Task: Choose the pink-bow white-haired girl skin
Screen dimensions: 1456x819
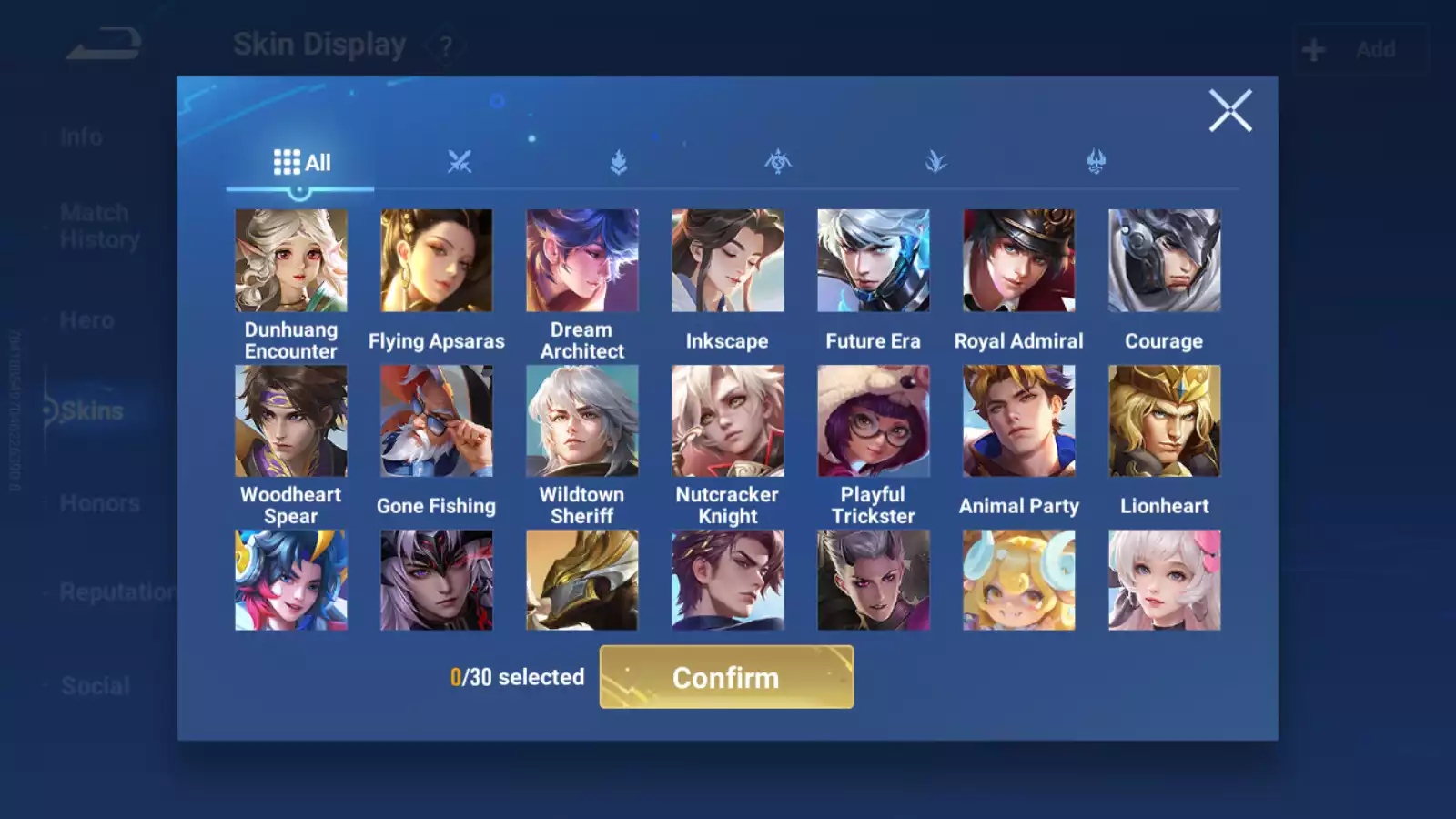Action: point(1165,581)
